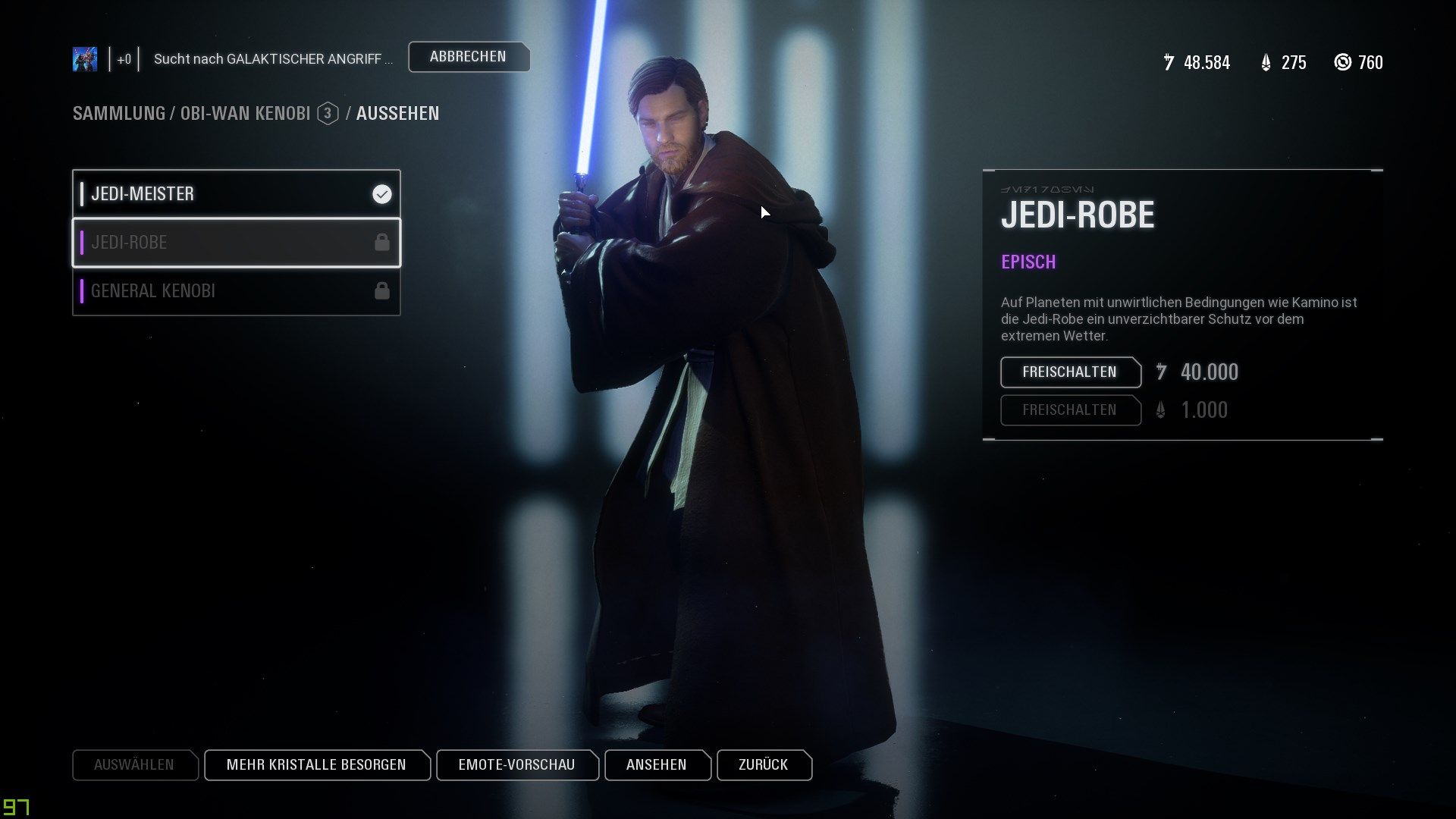This screenshot has width=1456, height=819.
Task: Click MEHR KRISTALLE BESORGEN
Action: pyautogui.click(x=317, y=765)
